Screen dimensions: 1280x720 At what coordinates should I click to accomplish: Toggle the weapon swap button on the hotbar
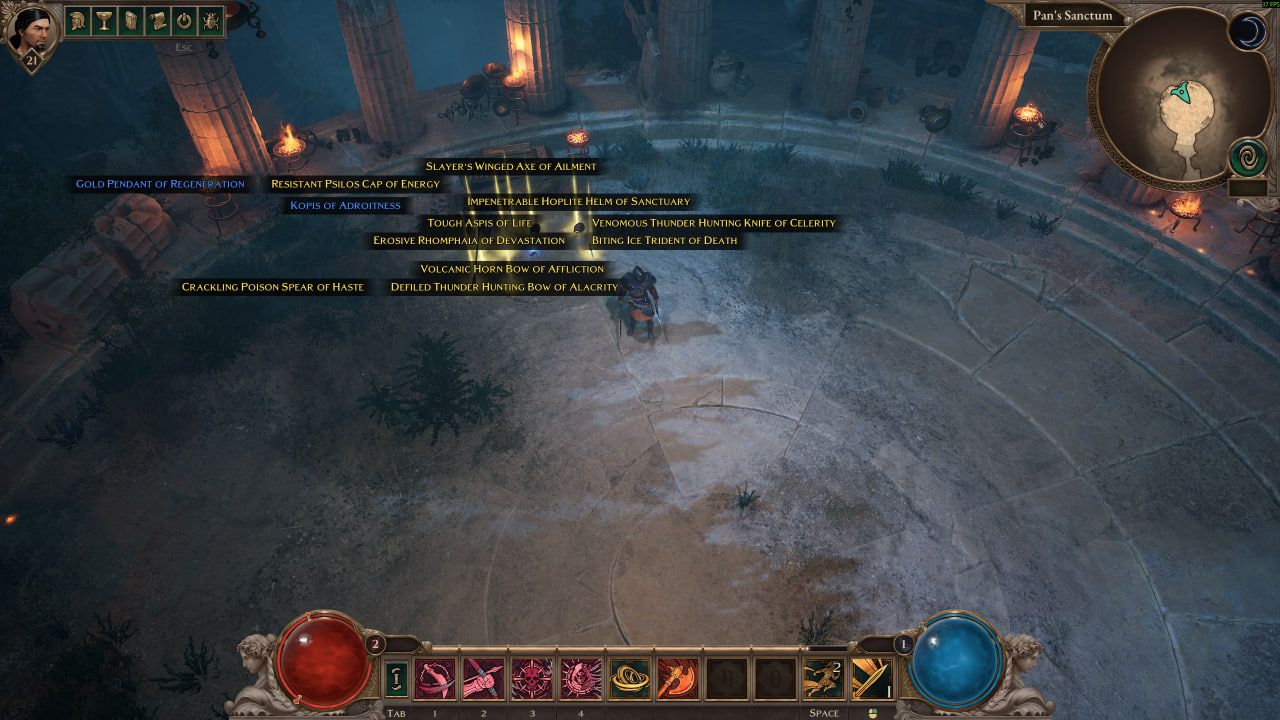[396, 680]
